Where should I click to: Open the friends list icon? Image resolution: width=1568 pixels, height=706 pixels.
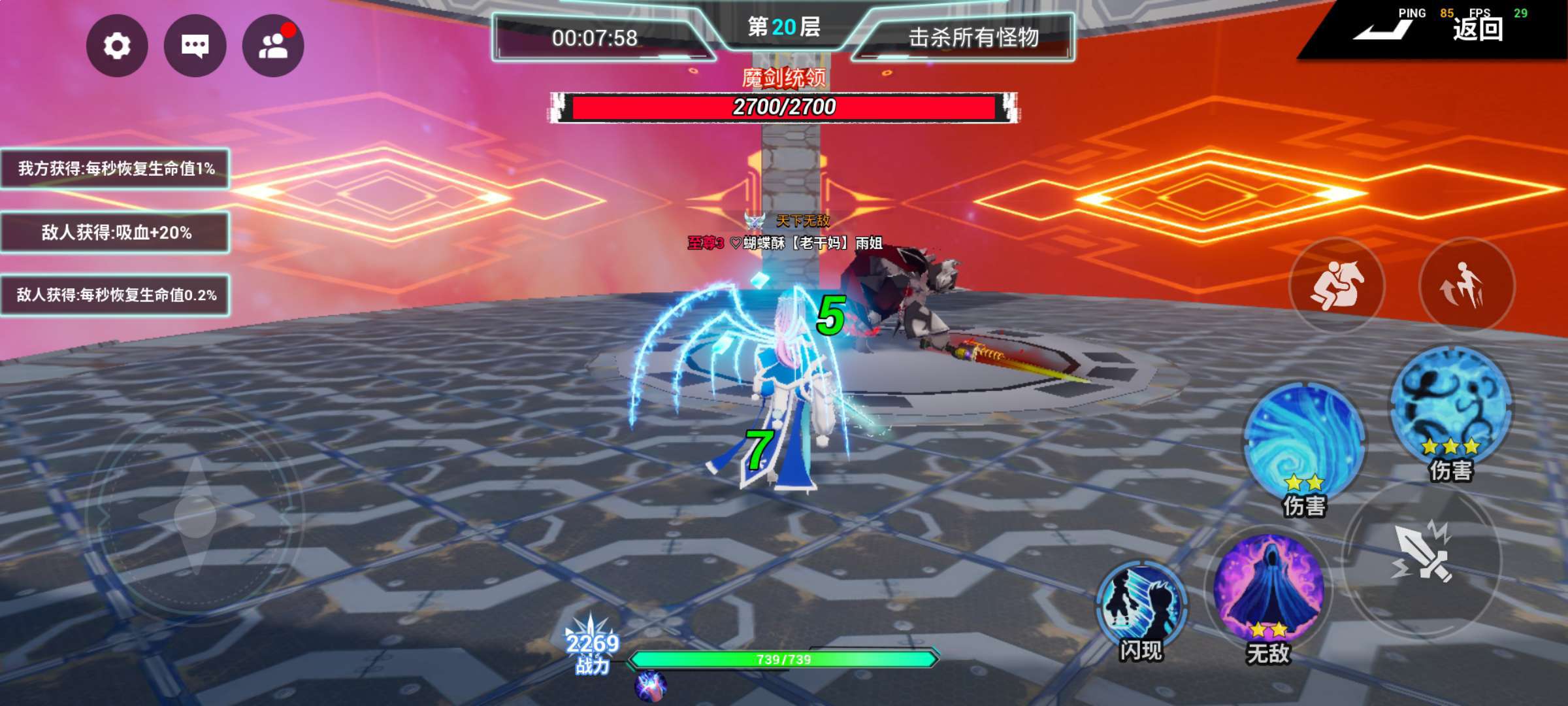point(273,46)
